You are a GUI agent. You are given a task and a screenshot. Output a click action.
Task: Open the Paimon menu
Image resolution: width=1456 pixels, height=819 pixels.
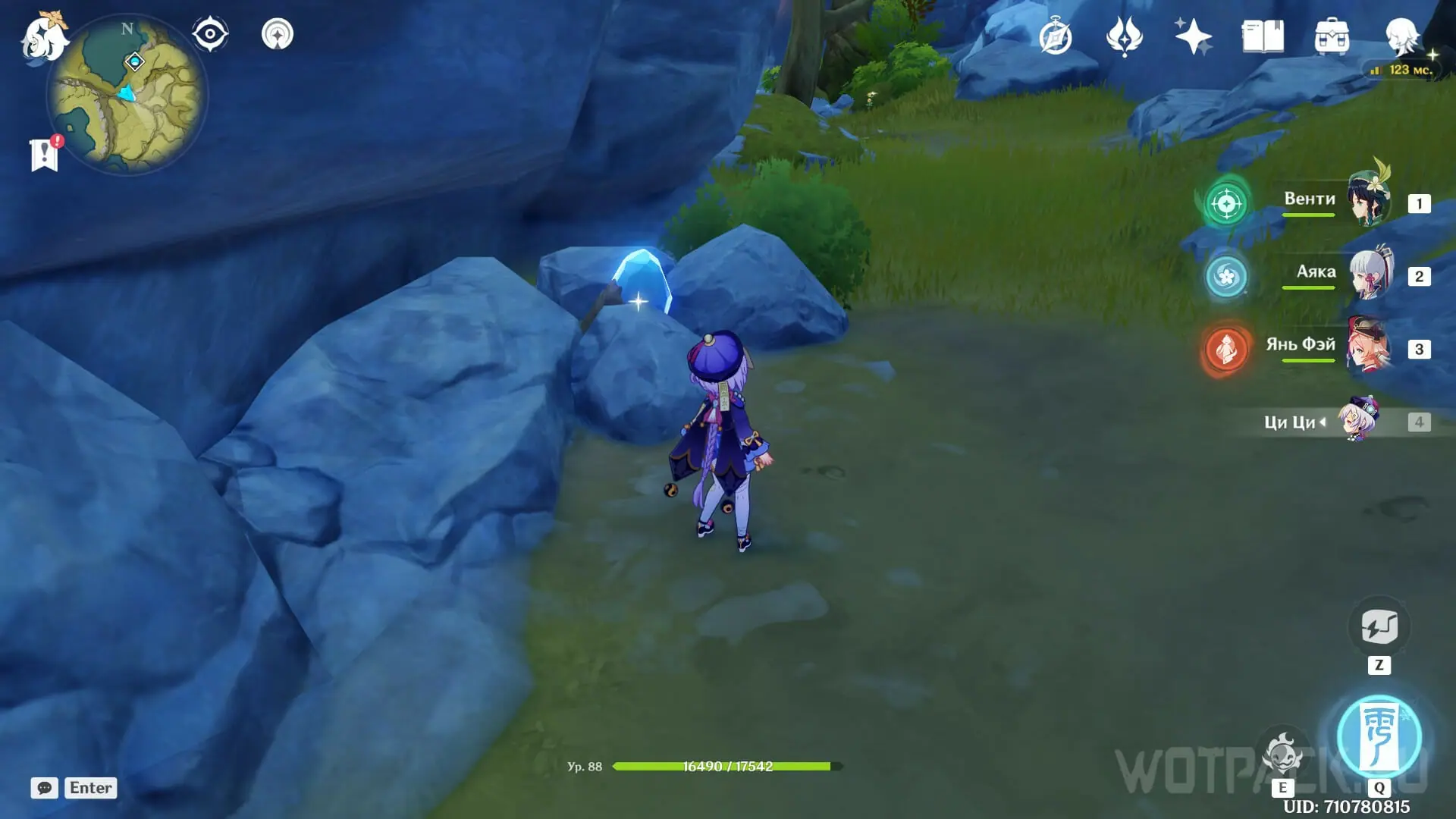(x=43, y=37)
